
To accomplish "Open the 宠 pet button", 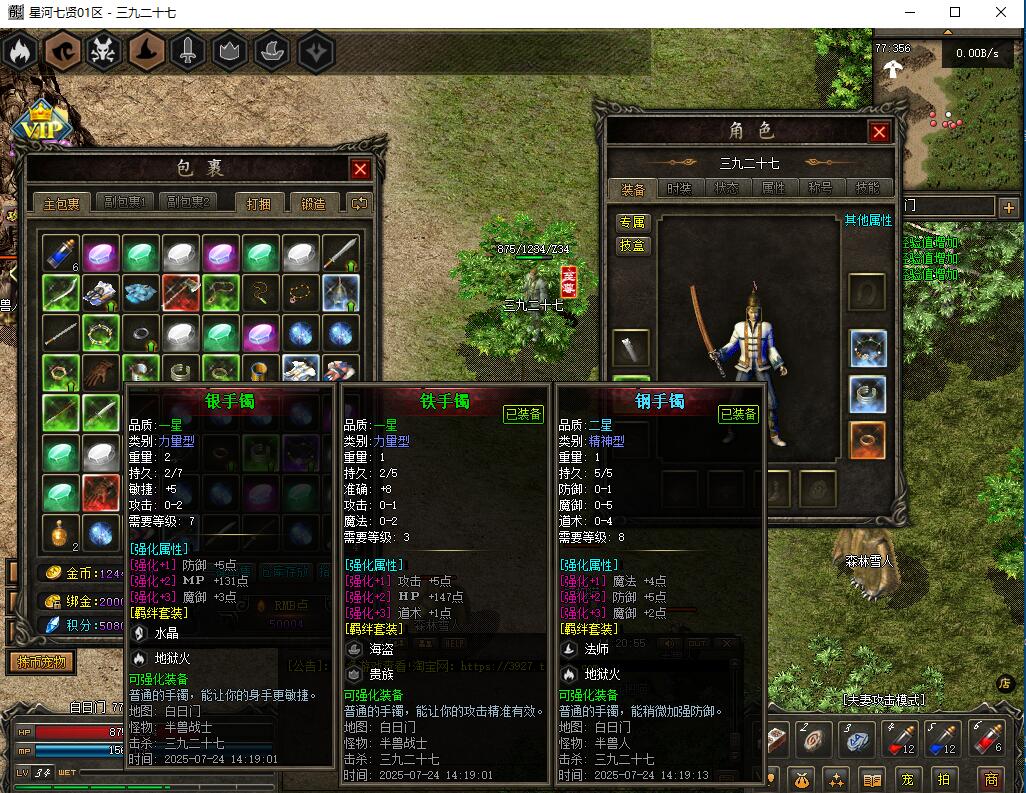I will tap(908, 779).
